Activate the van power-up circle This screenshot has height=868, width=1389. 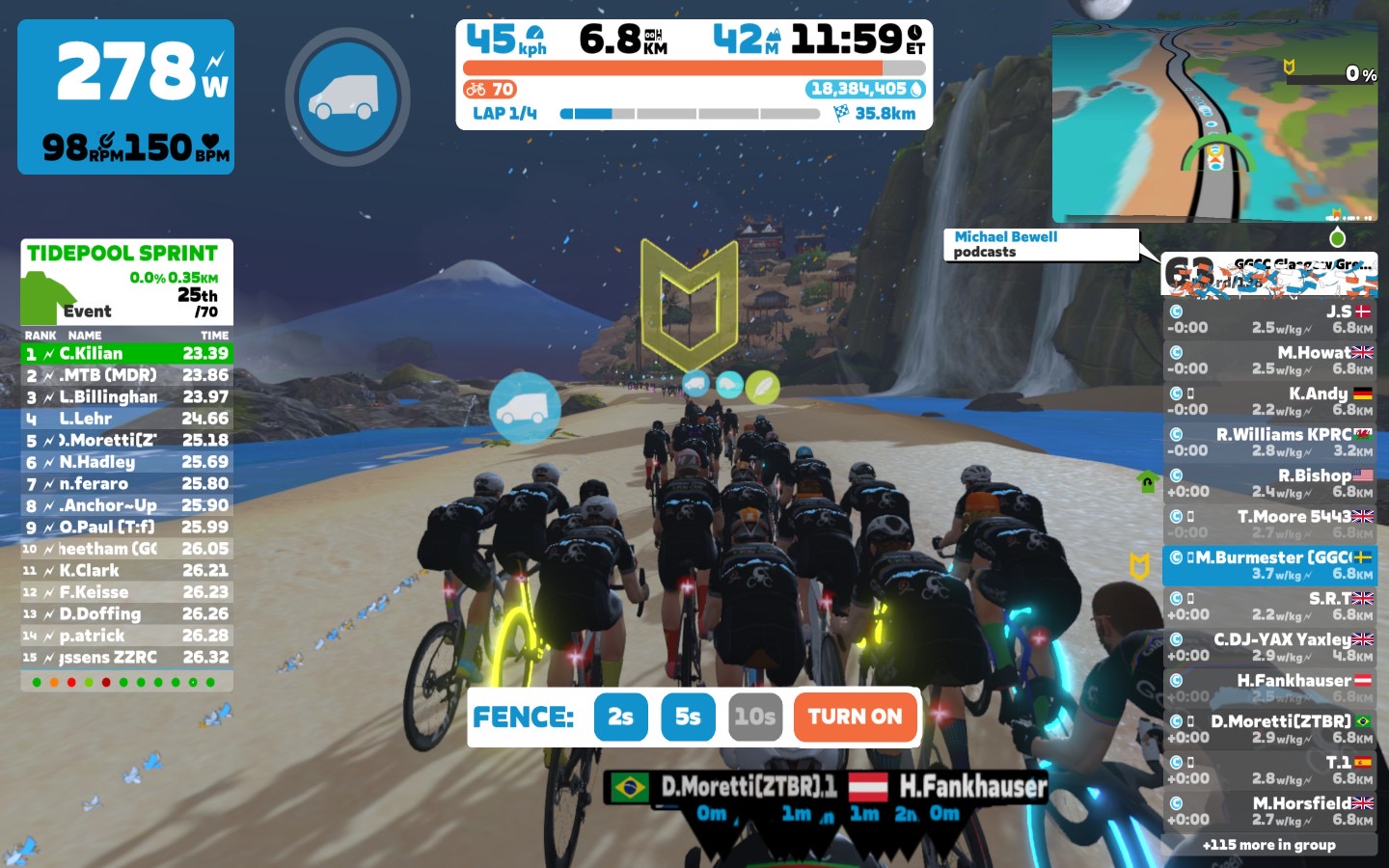(347, 96)
